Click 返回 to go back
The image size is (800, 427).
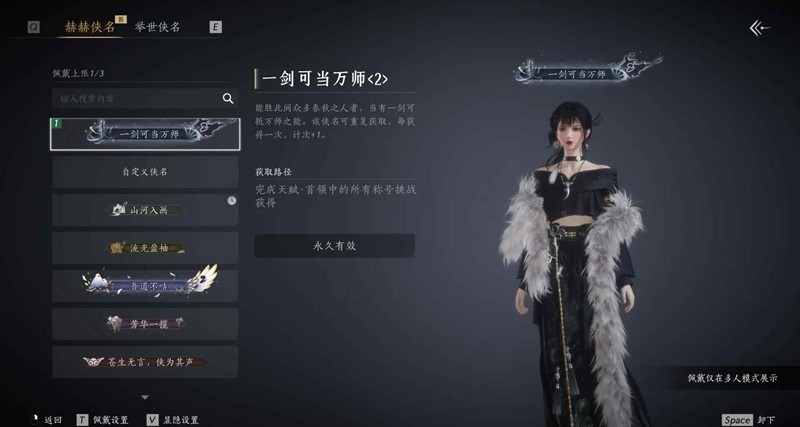point(46,419)
